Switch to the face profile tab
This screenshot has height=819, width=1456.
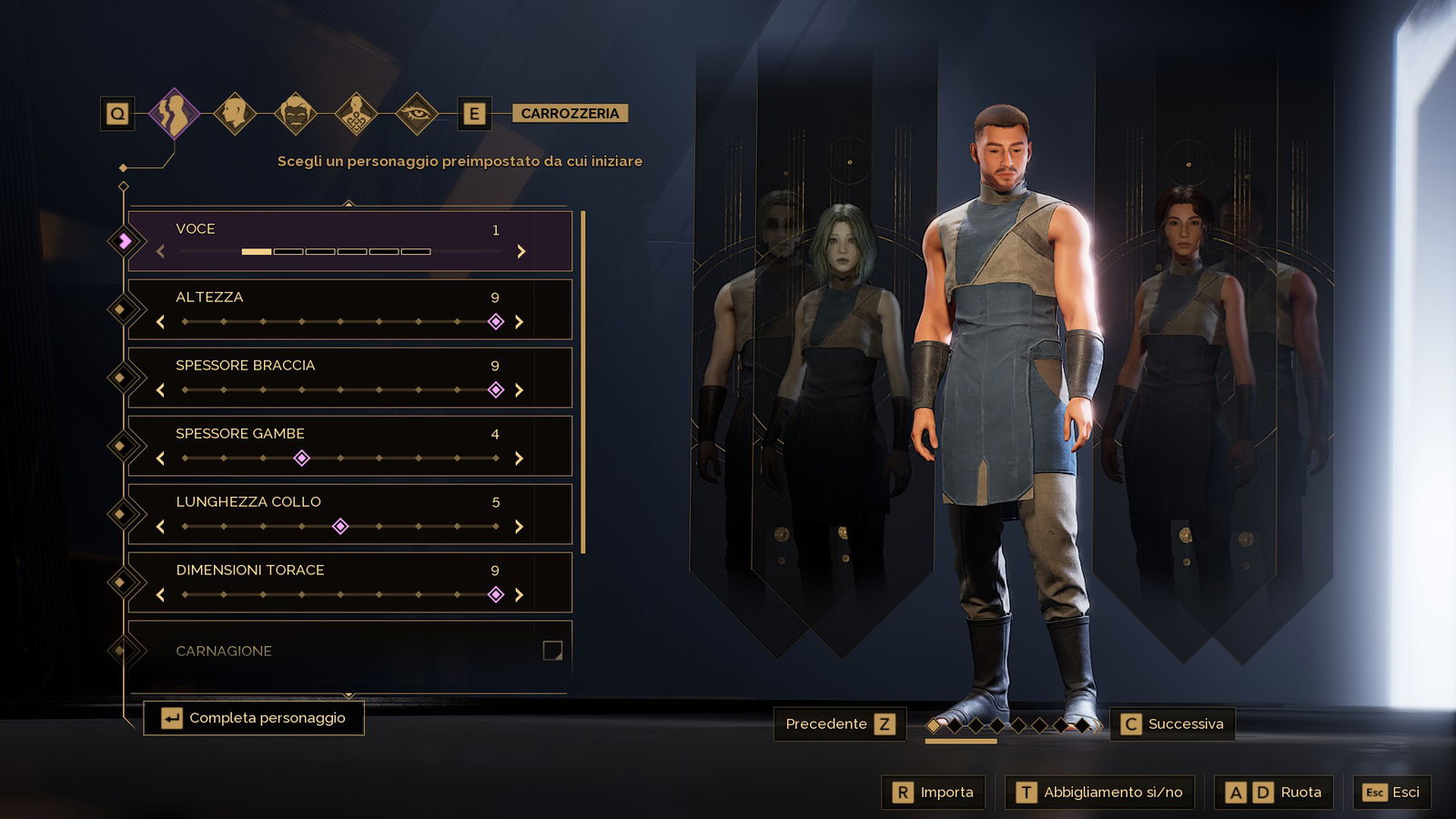(235, 113)
